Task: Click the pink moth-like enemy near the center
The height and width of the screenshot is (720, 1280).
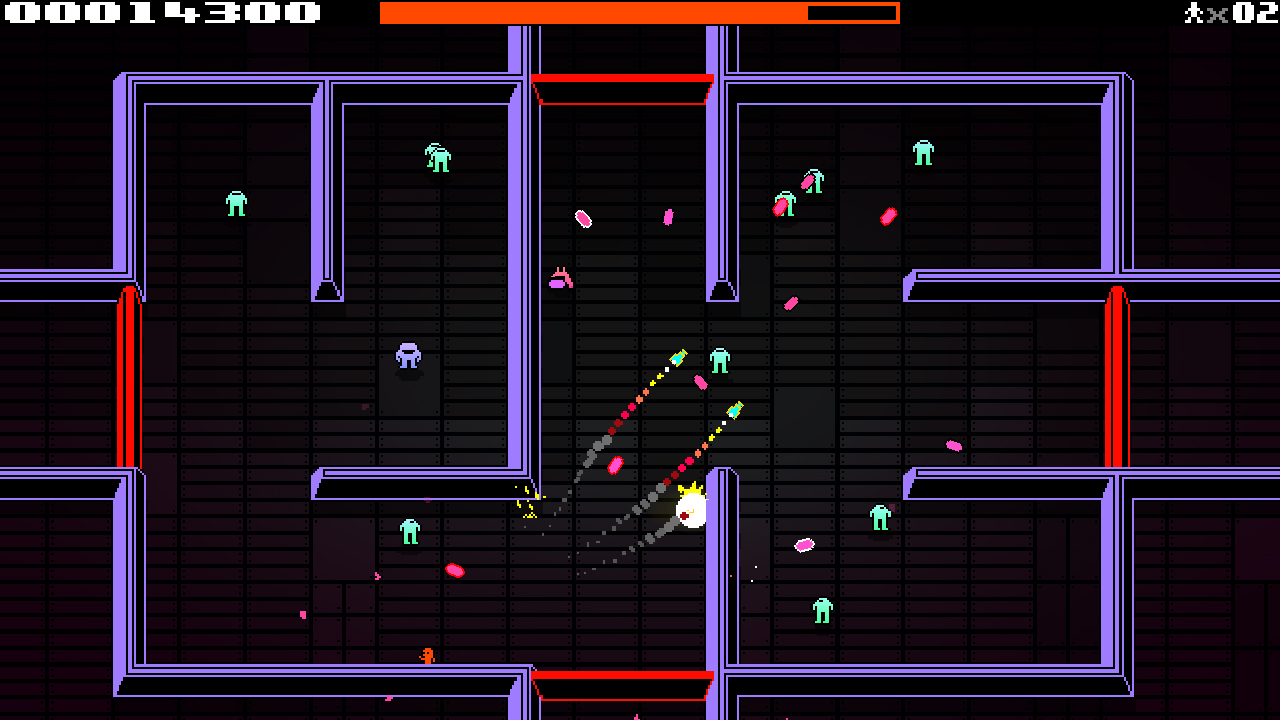Action: (x=561, y=277)
